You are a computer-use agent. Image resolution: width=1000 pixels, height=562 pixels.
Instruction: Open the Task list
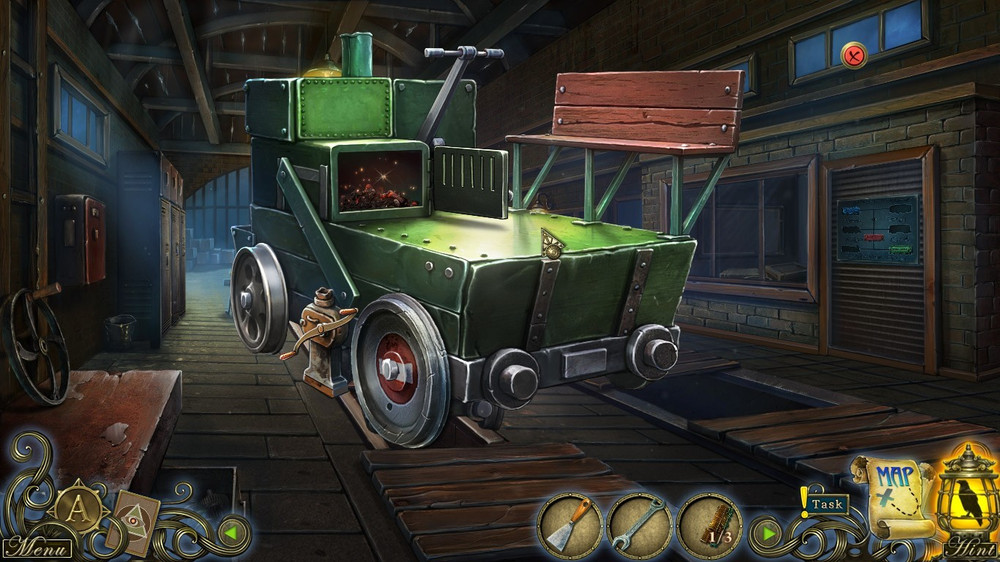point(826,505)
